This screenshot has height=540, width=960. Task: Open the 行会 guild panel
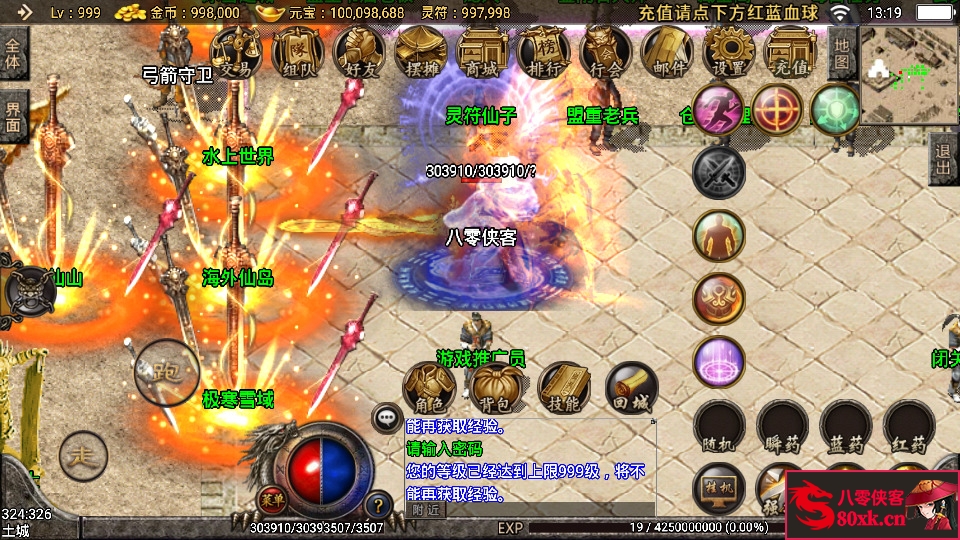606,50
